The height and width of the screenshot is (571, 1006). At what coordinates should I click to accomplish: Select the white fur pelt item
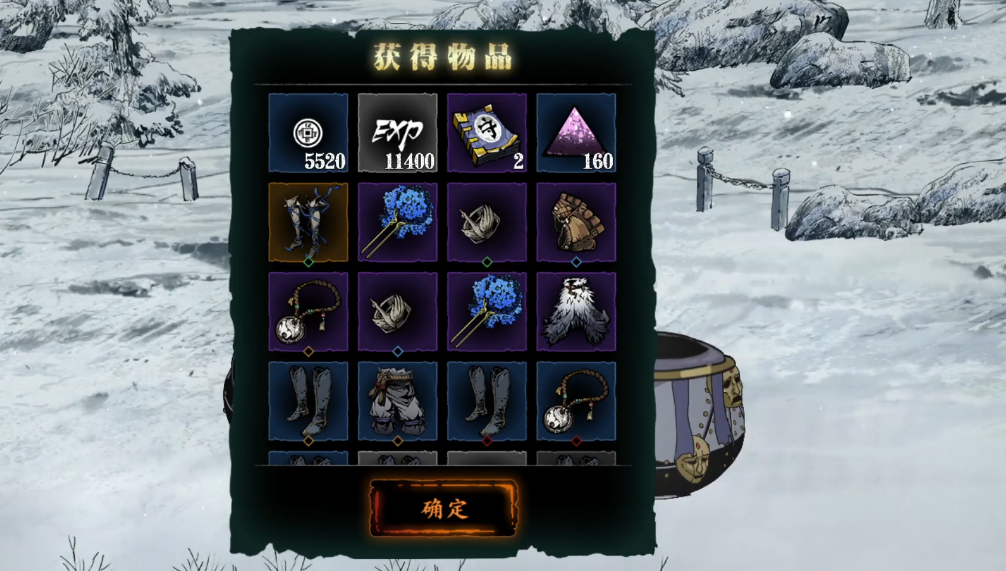pos(576,312)
